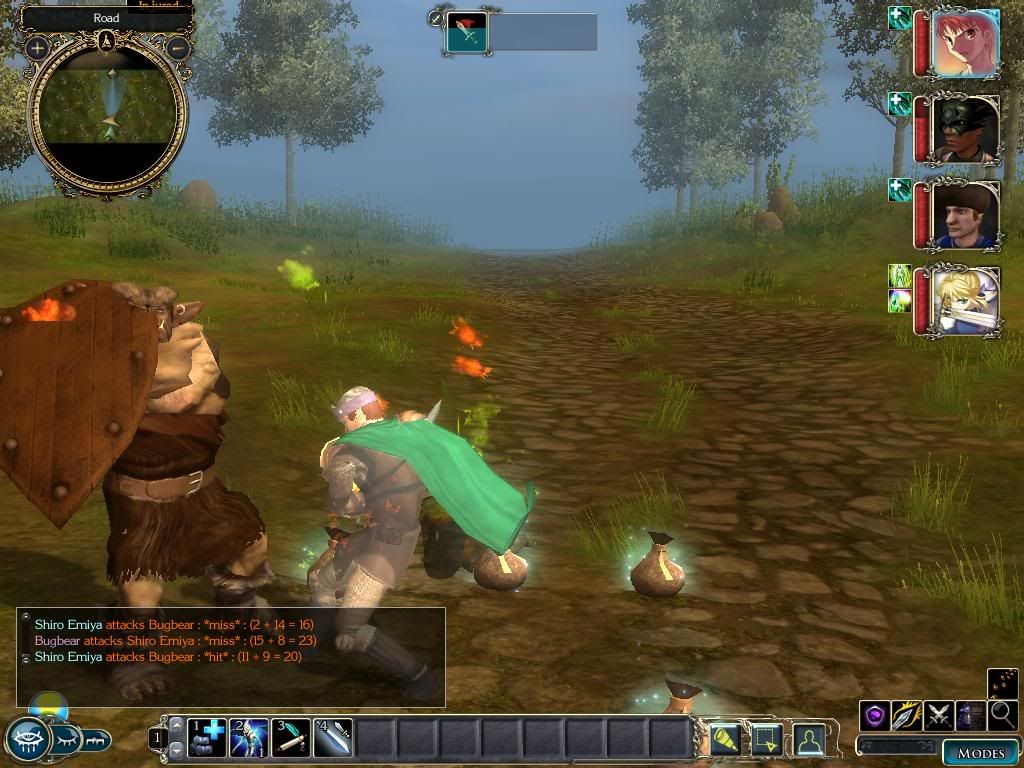Select the red-haired party member portrait
1024x768 pixels.
pyautogui.click(x=965, y=43)
